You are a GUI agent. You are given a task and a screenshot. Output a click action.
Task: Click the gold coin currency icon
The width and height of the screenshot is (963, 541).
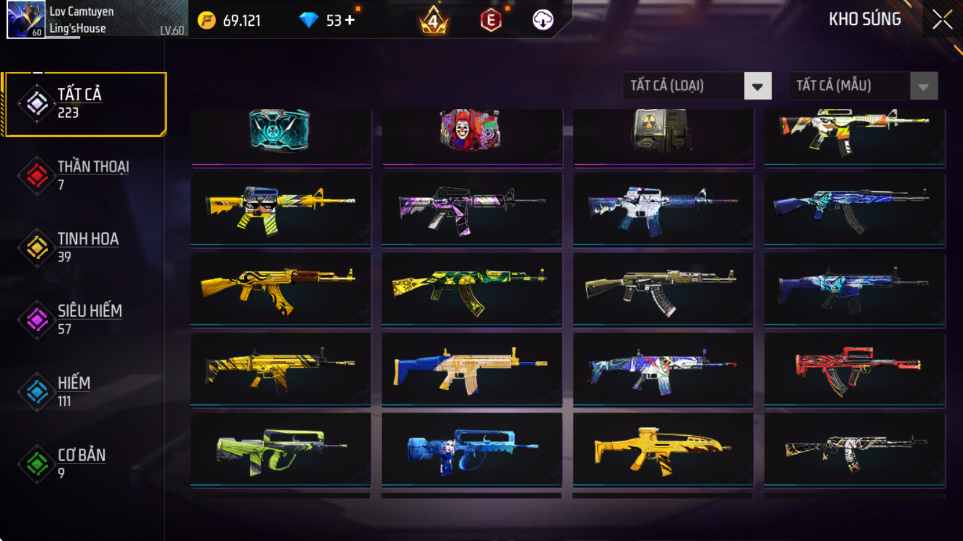[x=207, y=20]
